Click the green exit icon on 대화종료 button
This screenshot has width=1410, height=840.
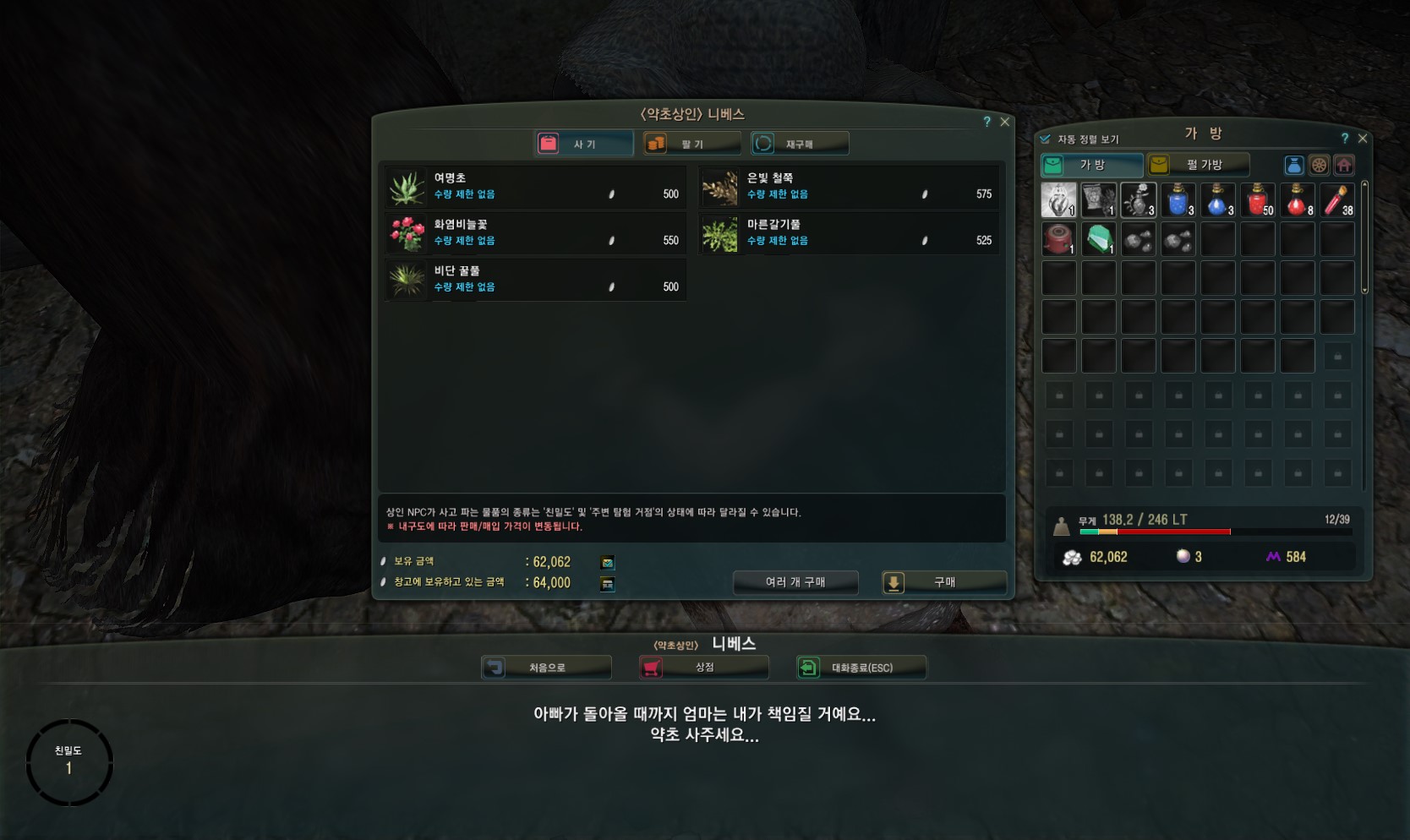[807, 667]
